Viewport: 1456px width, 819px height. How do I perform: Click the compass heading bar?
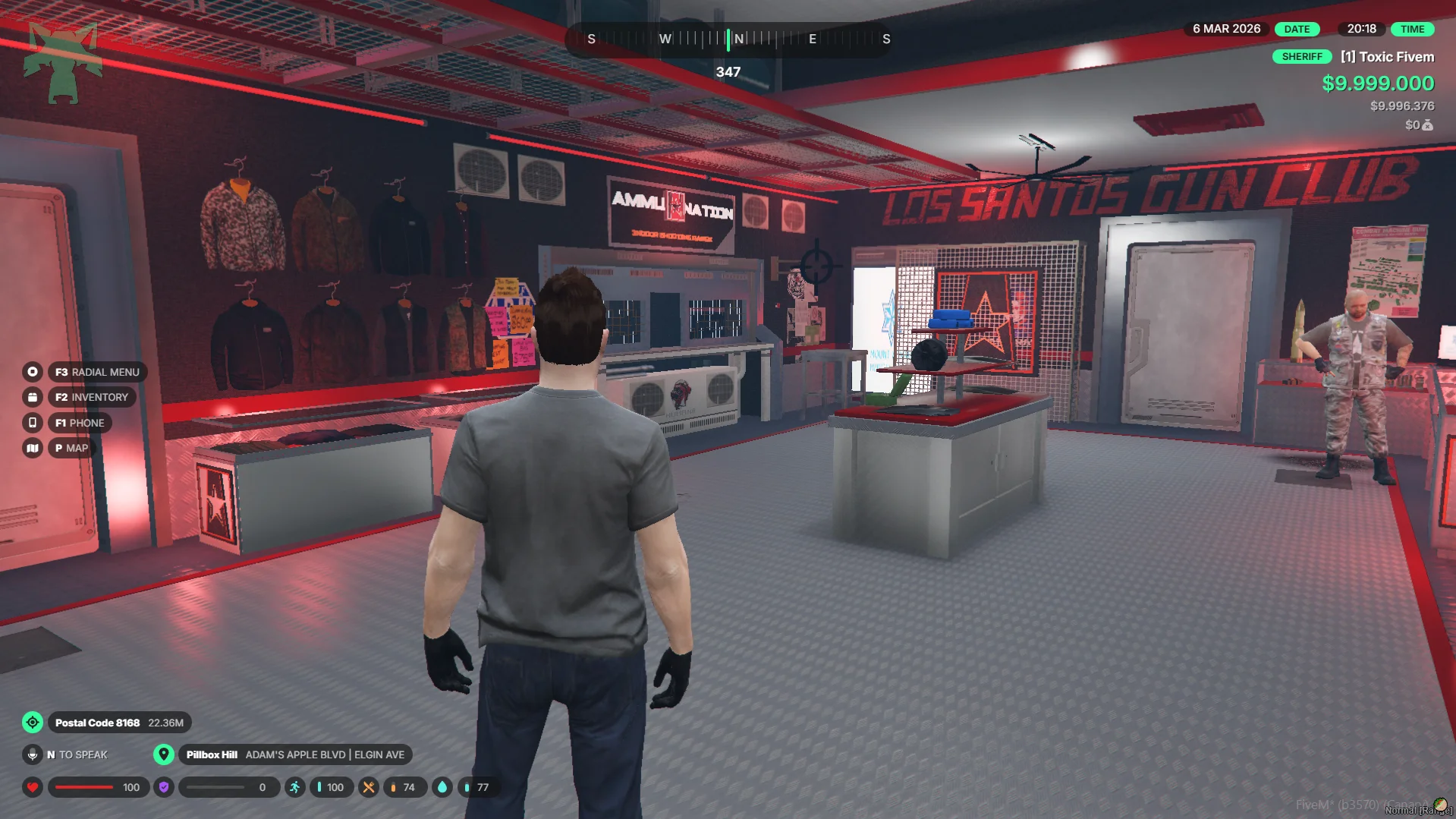tap(728, 39)
